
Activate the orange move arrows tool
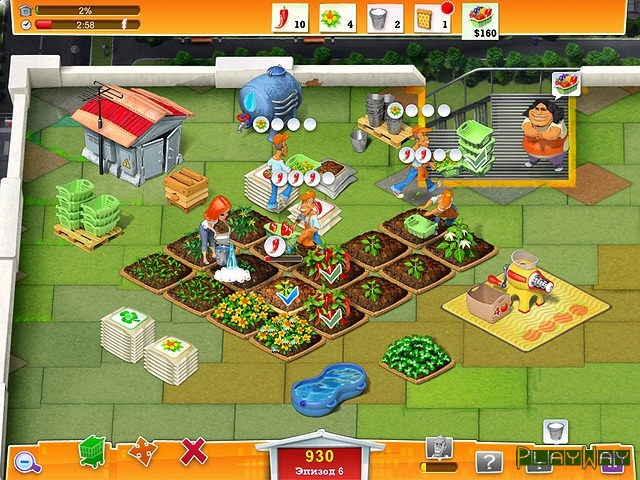click(x=143, y=451)
